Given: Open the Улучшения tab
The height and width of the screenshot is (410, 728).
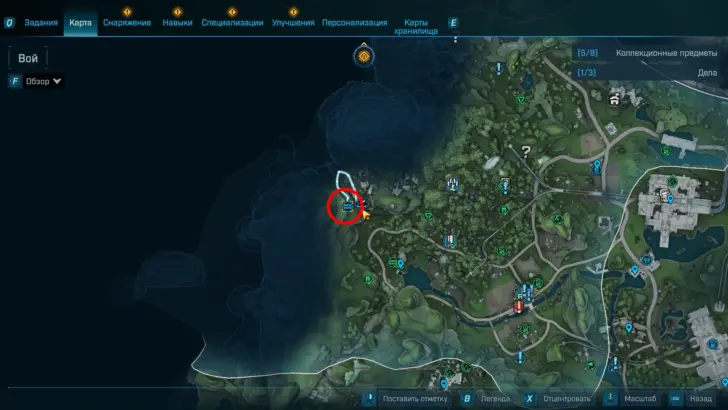Looking at the screenshot, I should coord(294,22).
